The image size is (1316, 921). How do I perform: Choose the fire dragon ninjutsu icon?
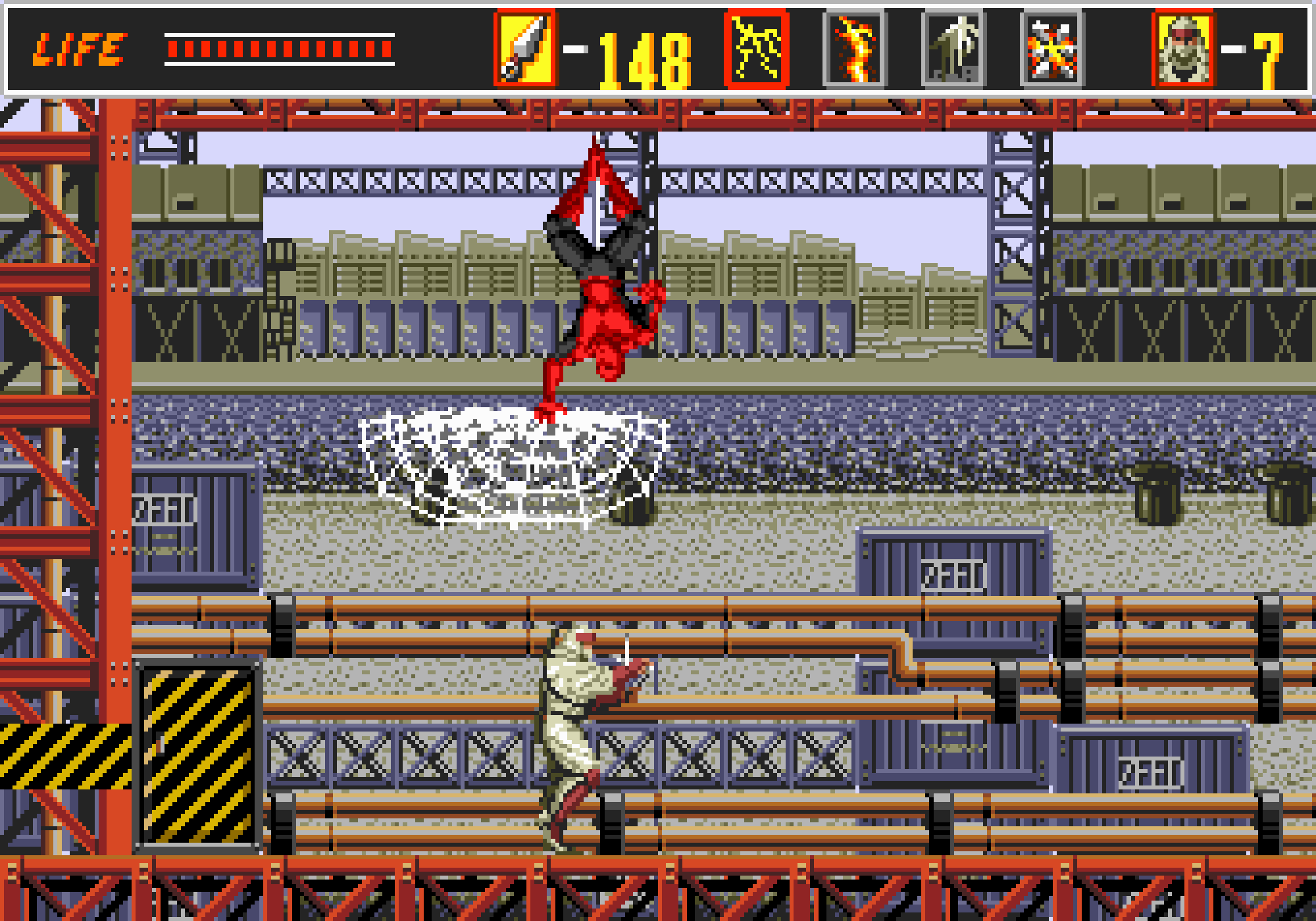coord(855,49)
